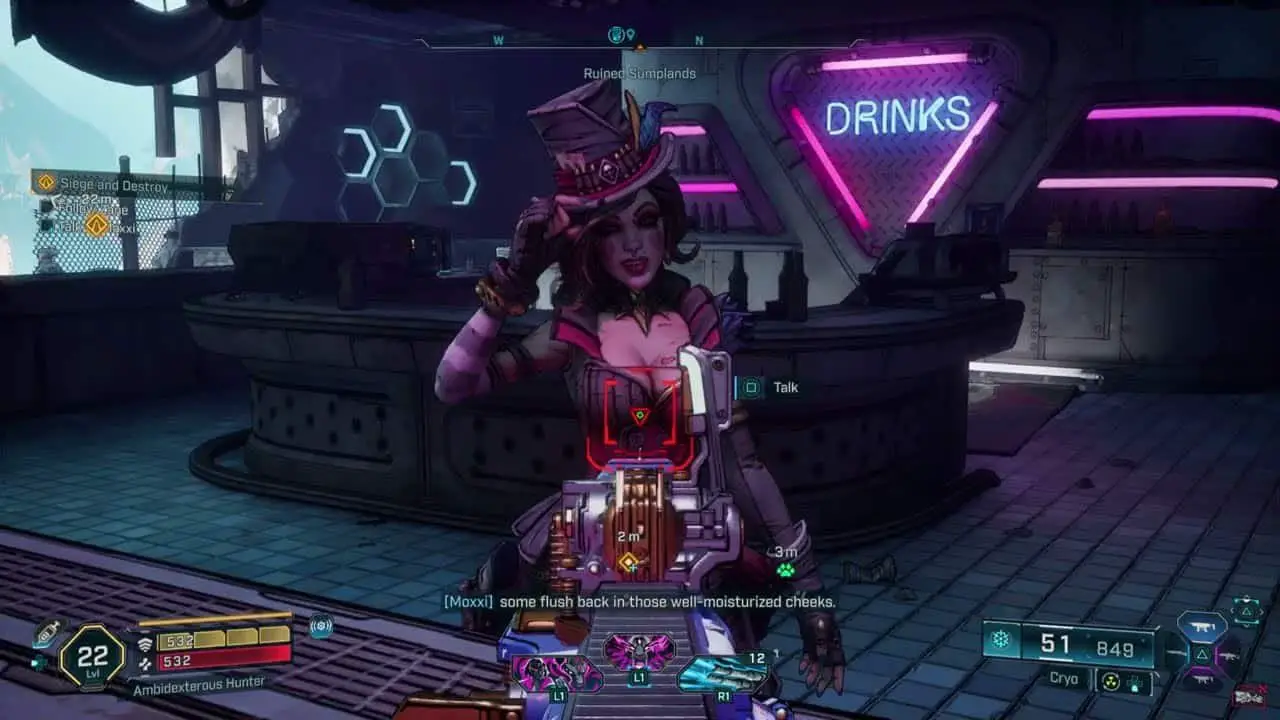Click the 2 m orange objective marker
Viewport: 1280px width, 720px height.
(628, 562)
